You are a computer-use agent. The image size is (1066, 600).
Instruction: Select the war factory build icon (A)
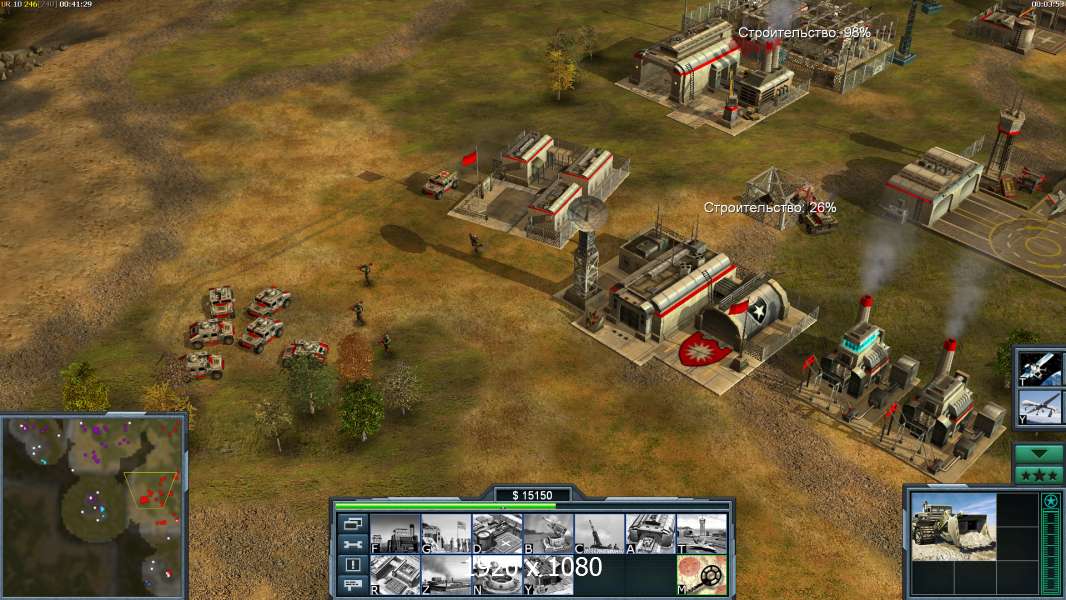(x=650, y=533)
